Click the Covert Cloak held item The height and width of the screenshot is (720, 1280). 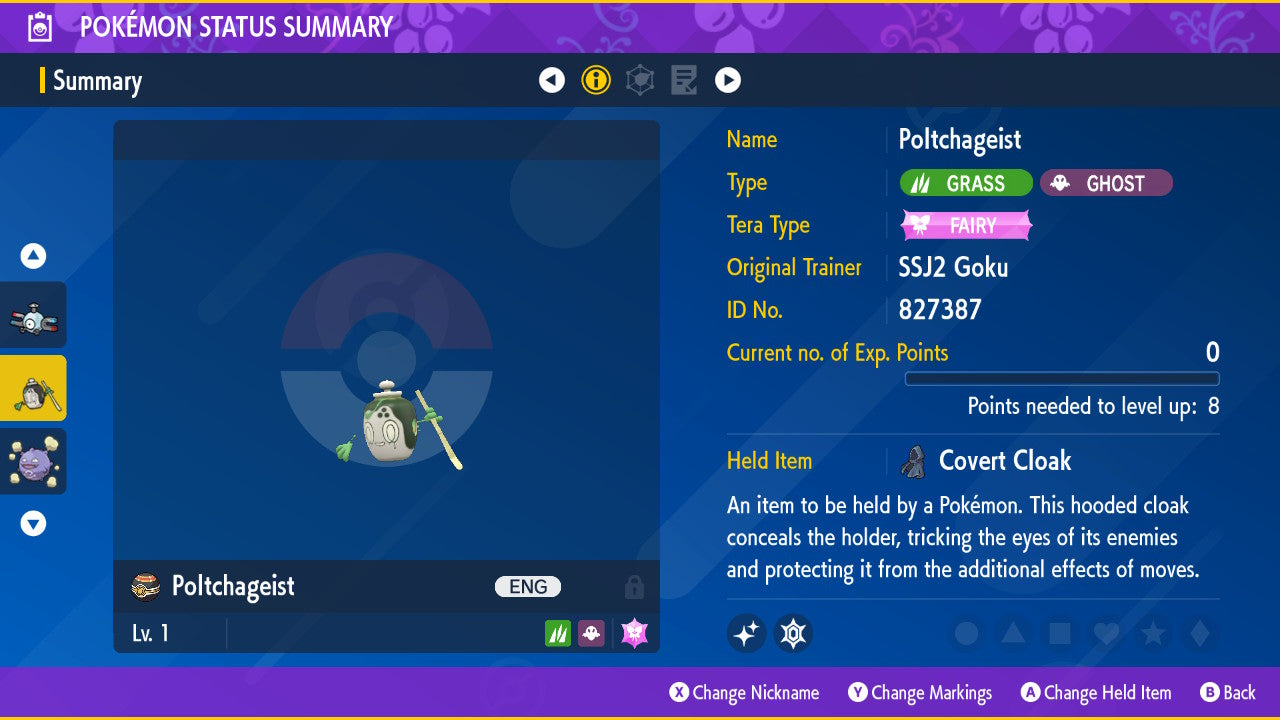1004,461
